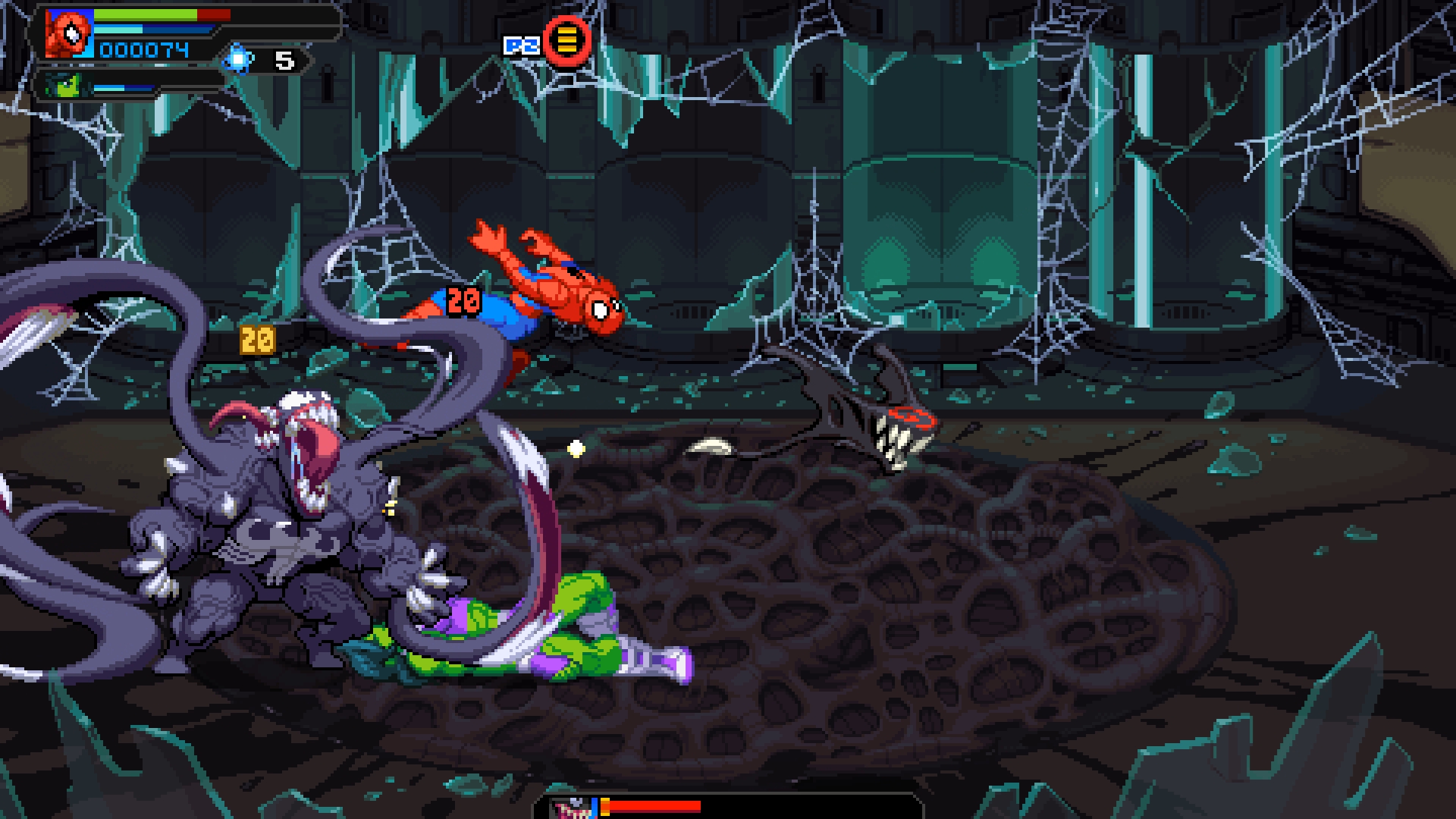Click the blue cosmic orb icon
Screen dimensions: 1456x819
pyautogui.click(x=238, y=59)
